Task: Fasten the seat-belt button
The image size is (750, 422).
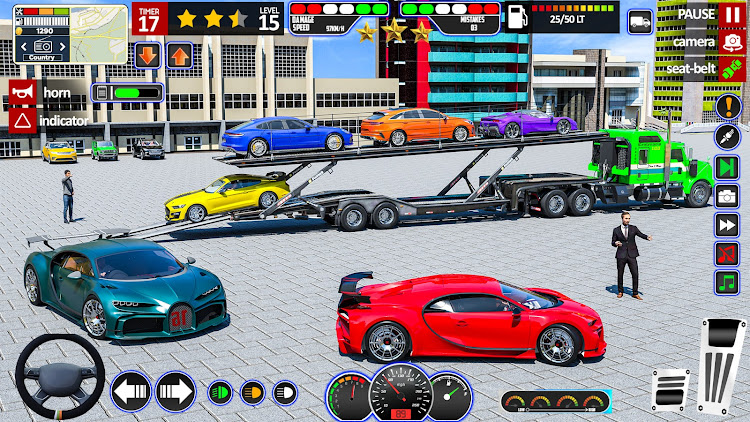Action: tap(727, 68)
